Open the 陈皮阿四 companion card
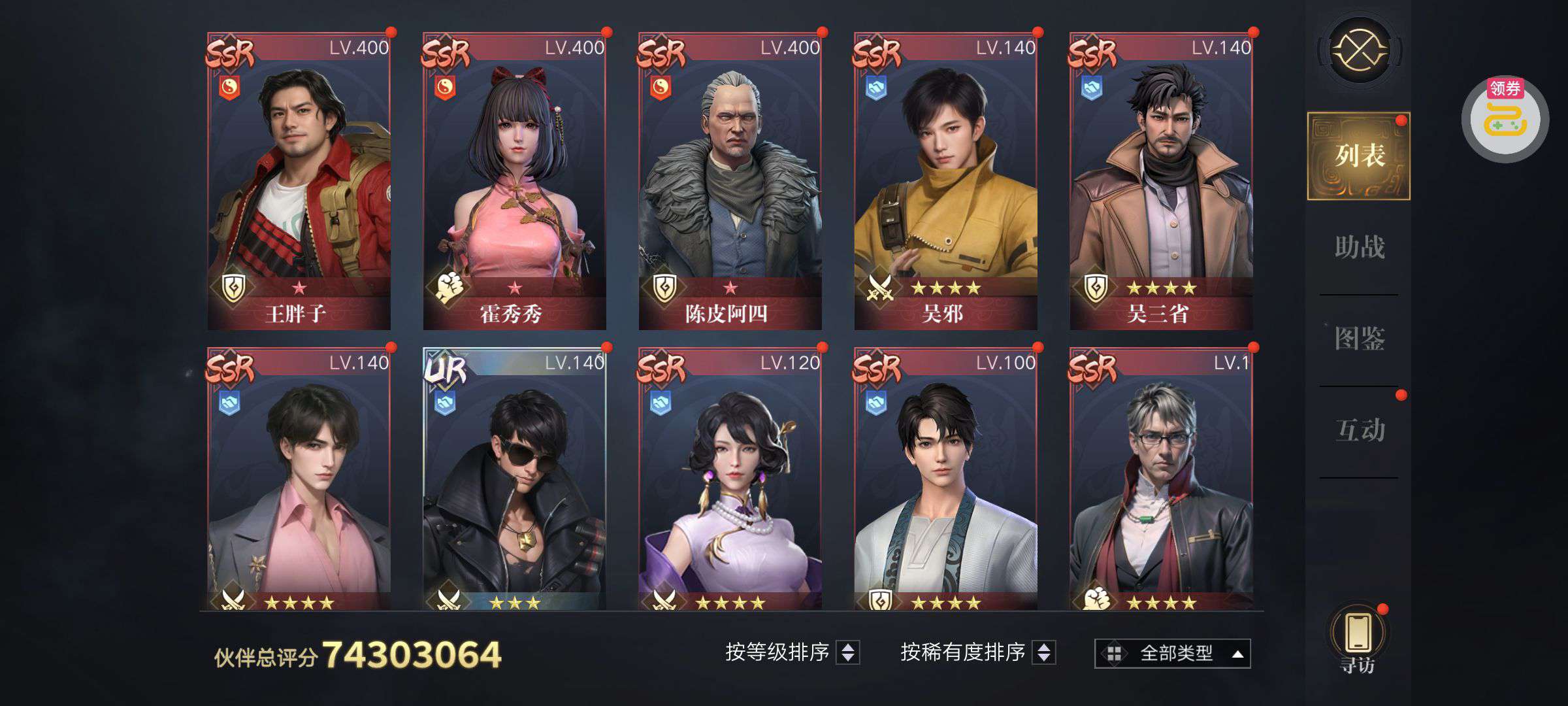Viewport: 1568px width, 706px height. click(x=730, y=182)
